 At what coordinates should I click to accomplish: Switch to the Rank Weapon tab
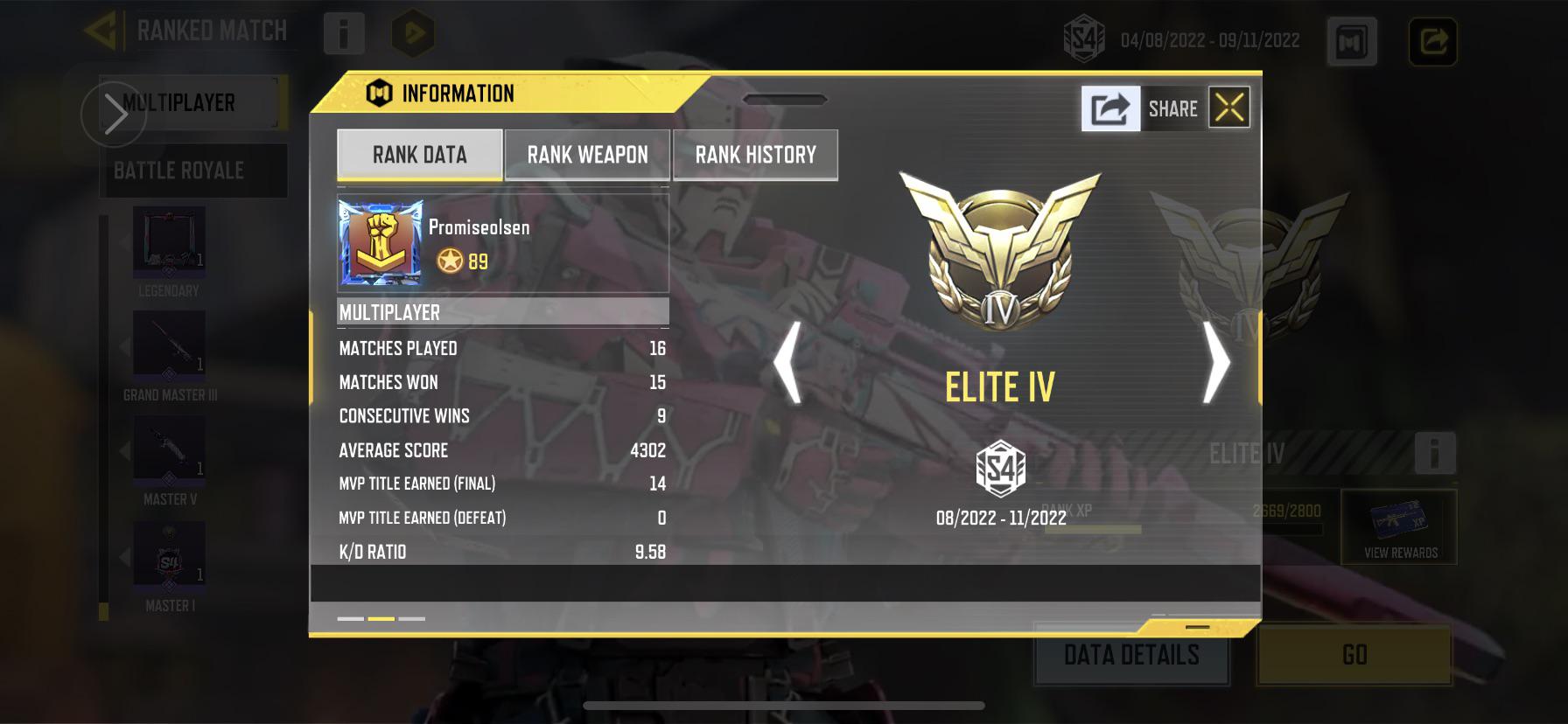click(587, 154)
